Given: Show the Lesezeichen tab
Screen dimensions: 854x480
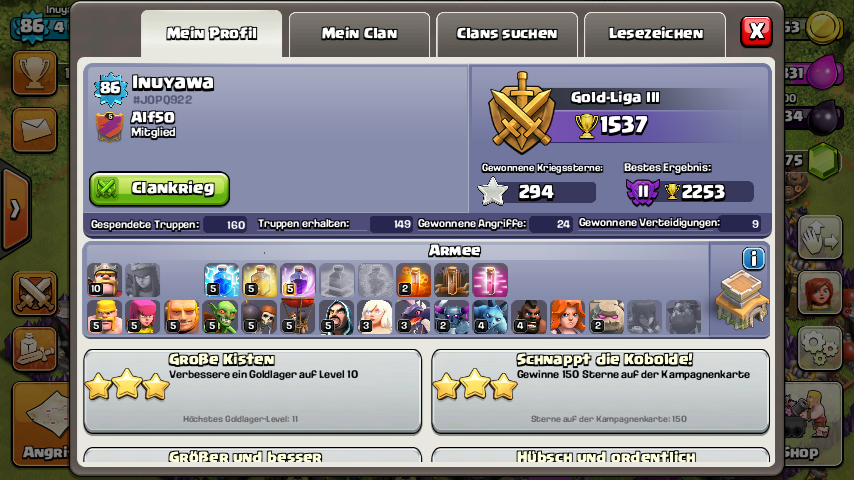Looking at the screenshot, I should (x=655, y=34).
